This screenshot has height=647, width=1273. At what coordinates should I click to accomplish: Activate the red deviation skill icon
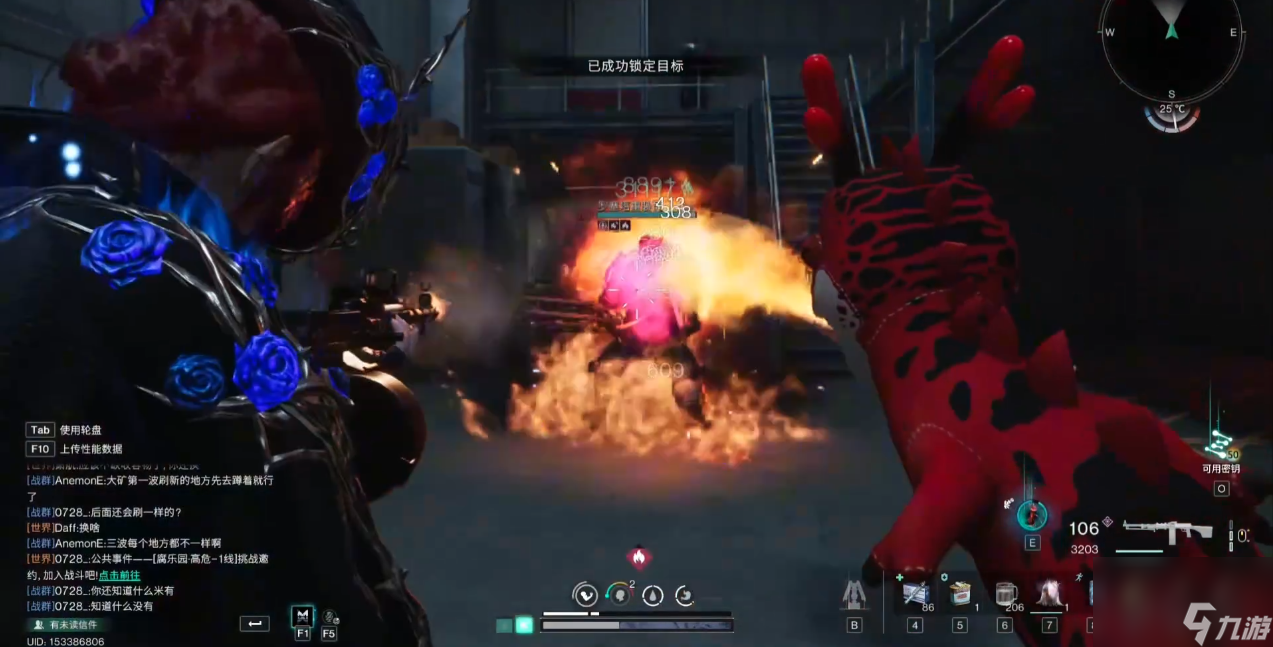tap(1032, 515)
